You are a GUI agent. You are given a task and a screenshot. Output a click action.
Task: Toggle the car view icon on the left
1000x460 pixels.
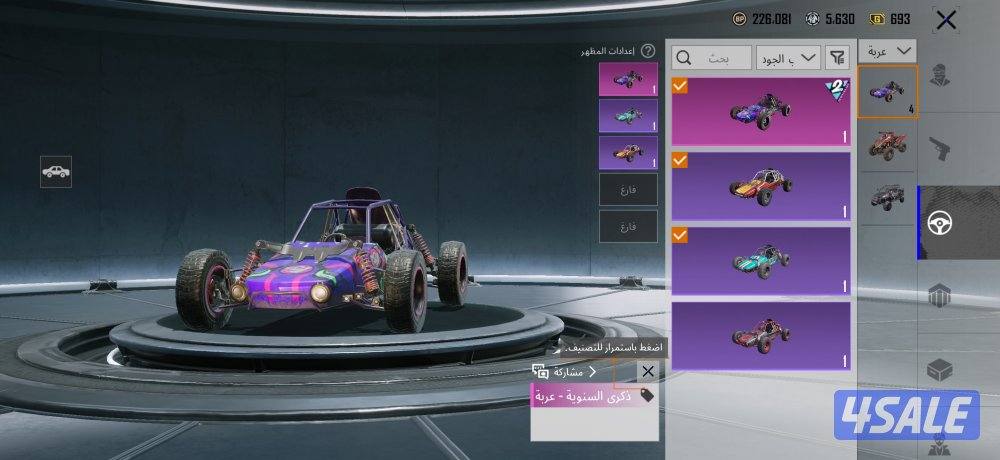56,171
